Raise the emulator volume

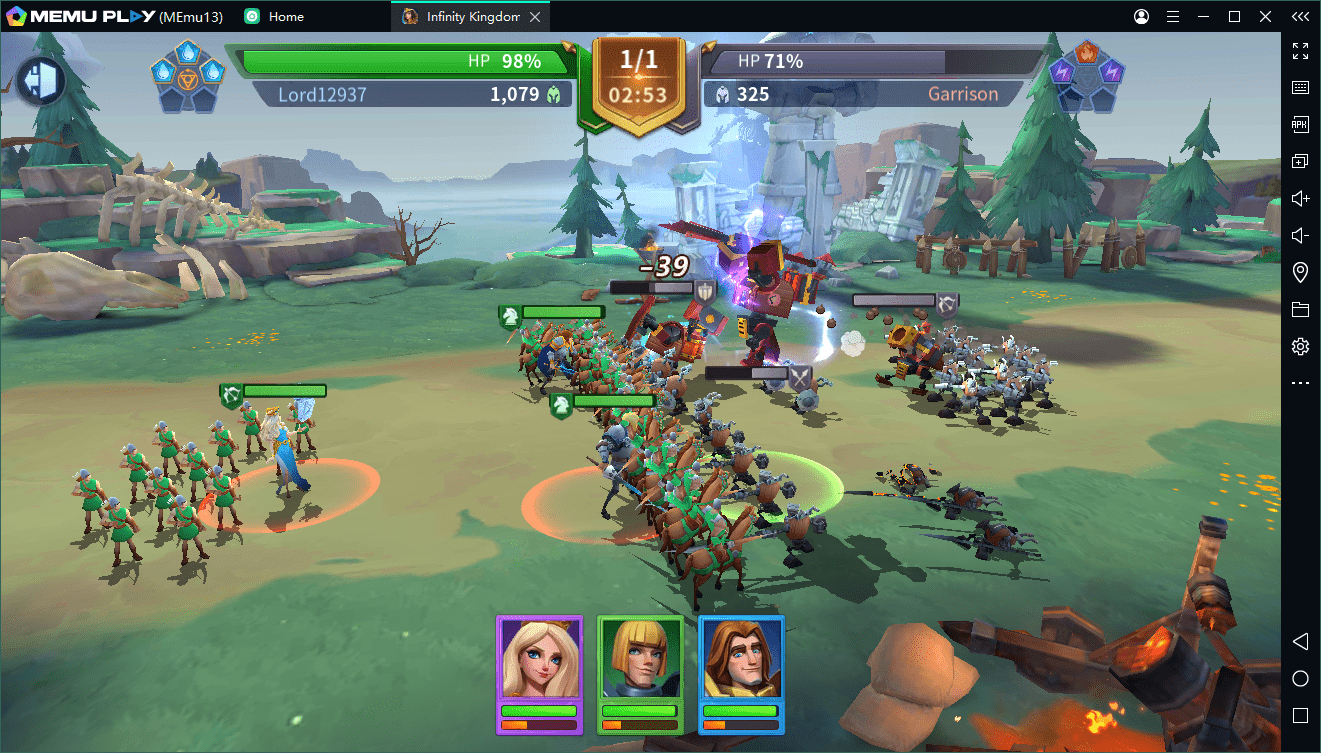(x=1300, y=199)
